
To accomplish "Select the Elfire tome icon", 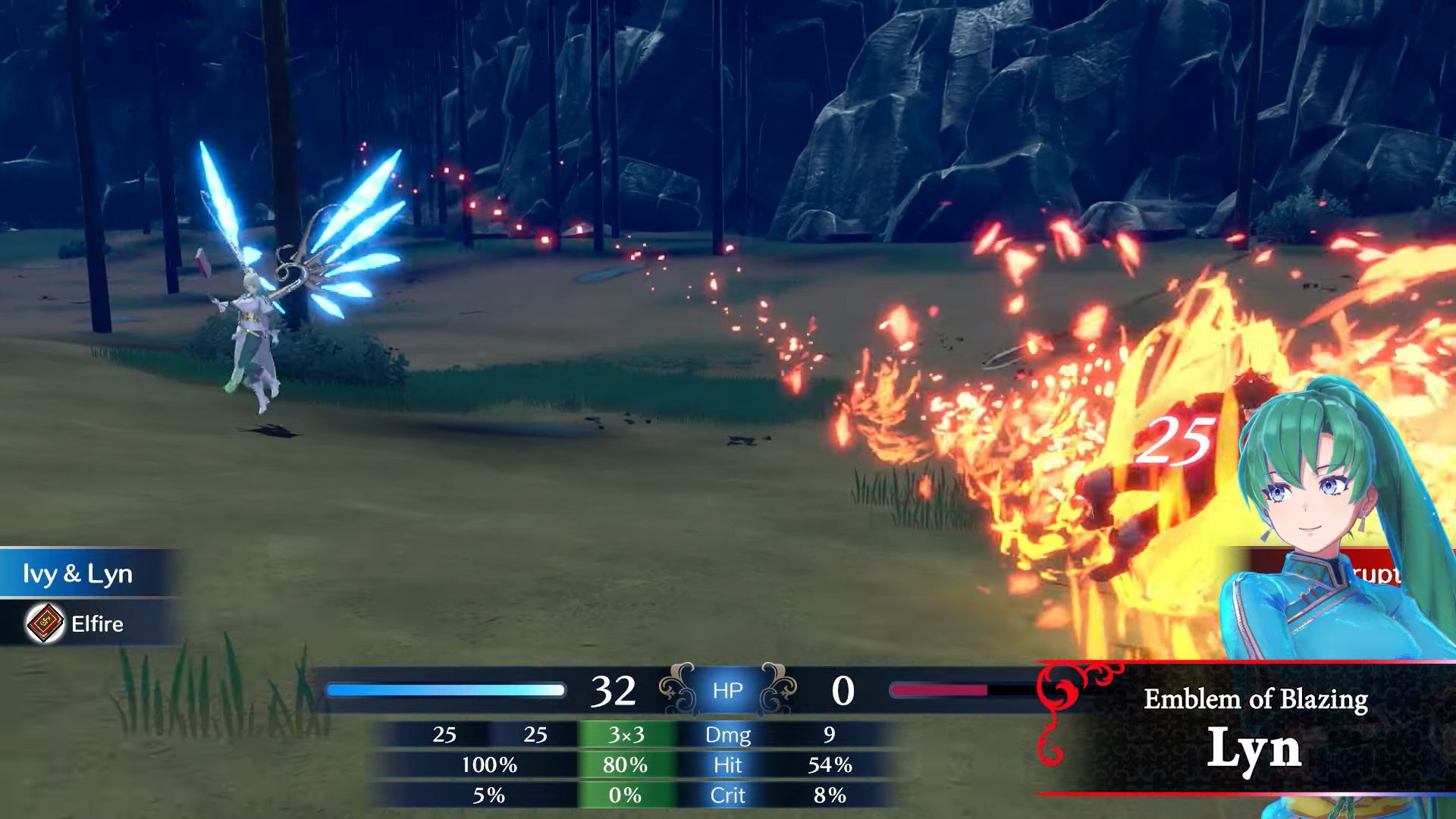I will click(45, 623).
